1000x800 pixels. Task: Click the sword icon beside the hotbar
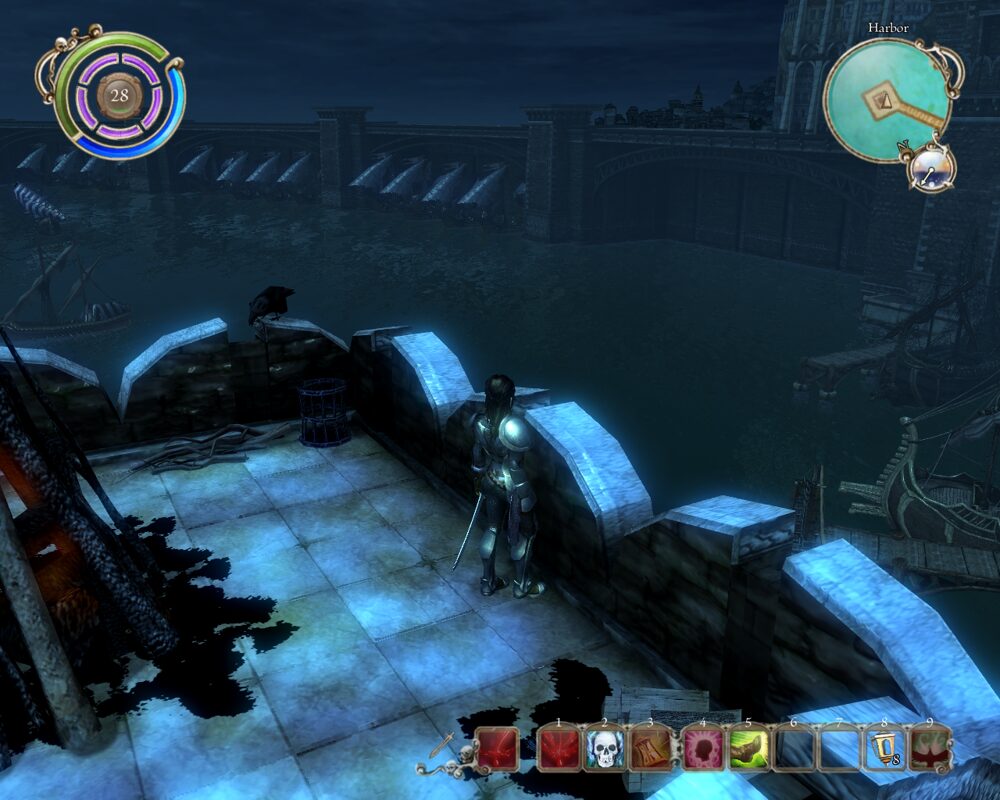pyautogui.click(x=440, y=746)
